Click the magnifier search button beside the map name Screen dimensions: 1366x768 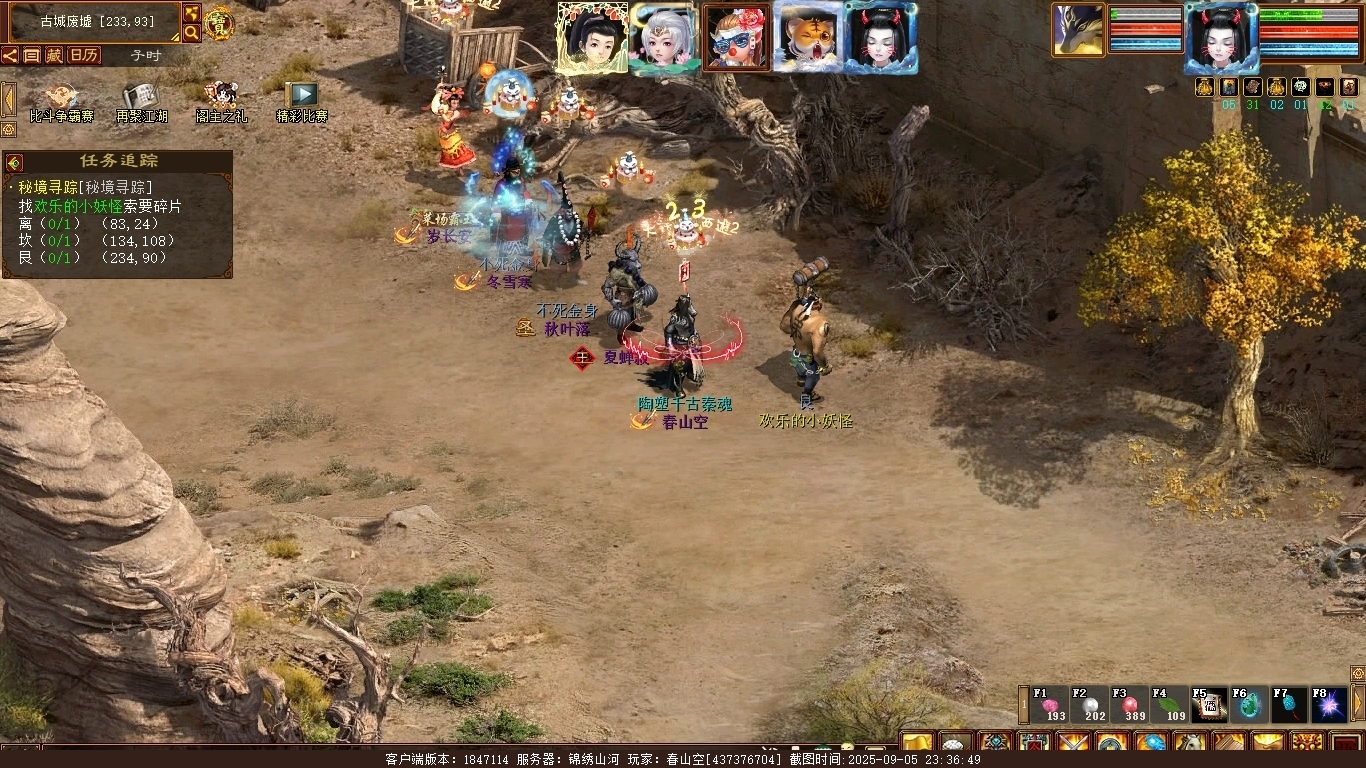coord(191,33)
